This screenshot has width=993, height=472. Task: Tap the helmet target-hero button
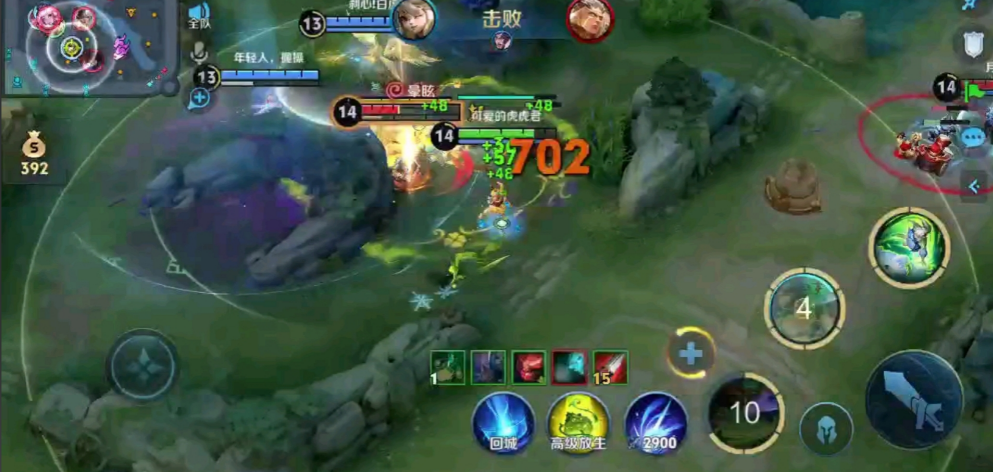point(827,428)
